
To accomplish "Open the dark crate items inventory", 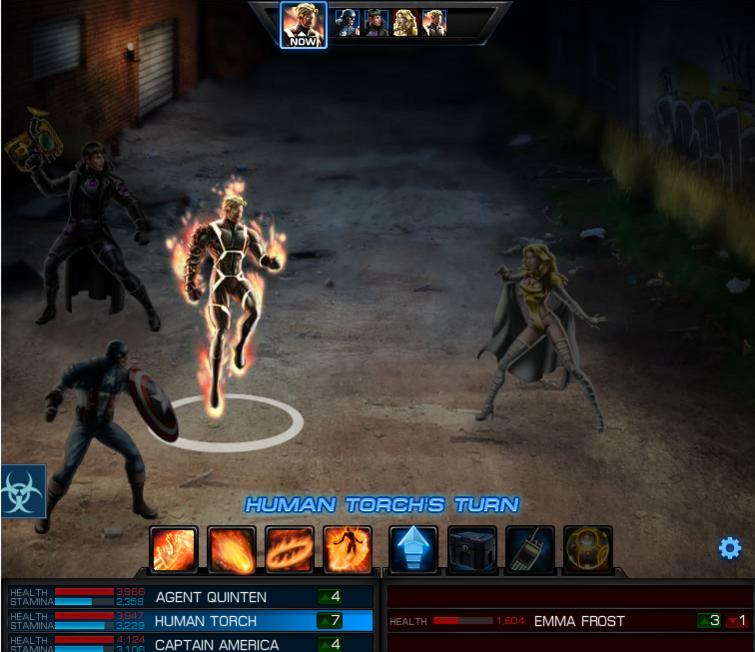I will click(x=472, y=549).
